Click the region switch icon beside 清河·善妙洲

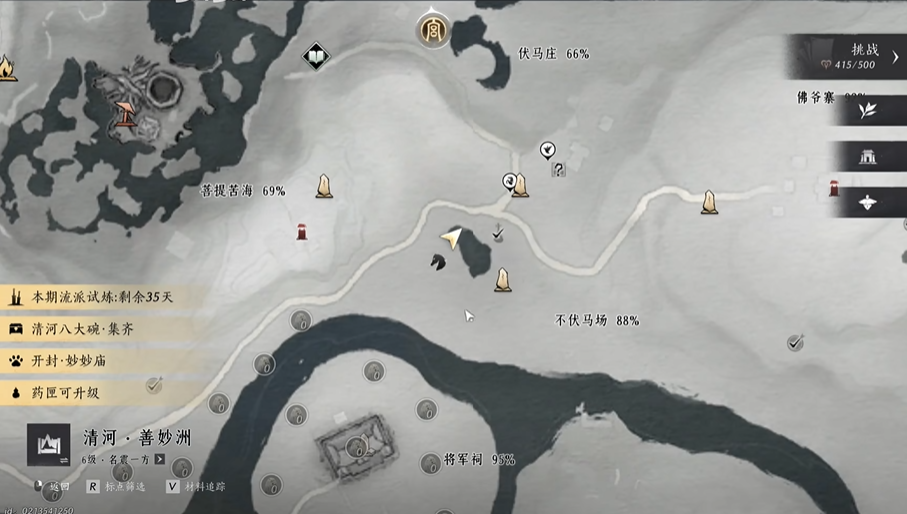click(49, 445)
